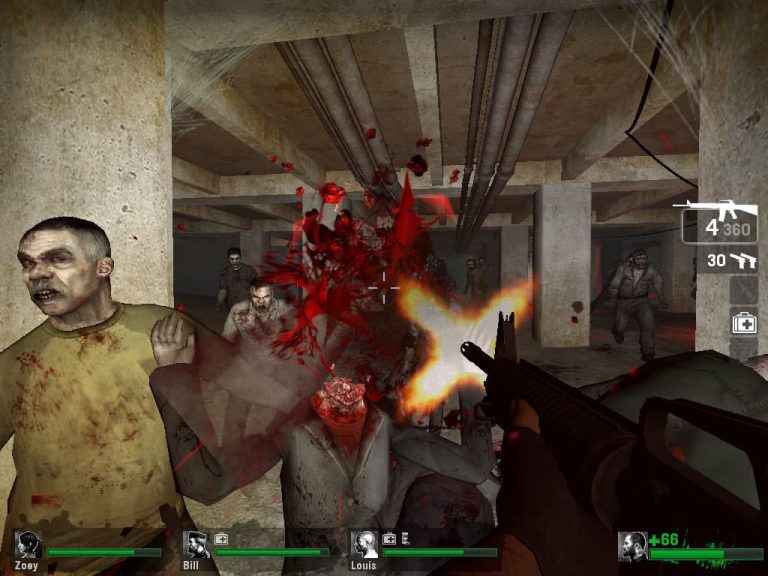Click Zoey's teammate portrait
768x576 pixels.
(x=27, y=545)
